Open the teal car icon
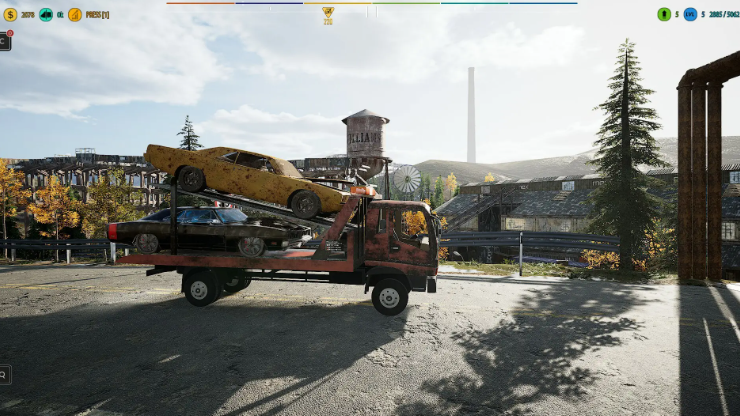740x416 pixels. pos(46,15)
